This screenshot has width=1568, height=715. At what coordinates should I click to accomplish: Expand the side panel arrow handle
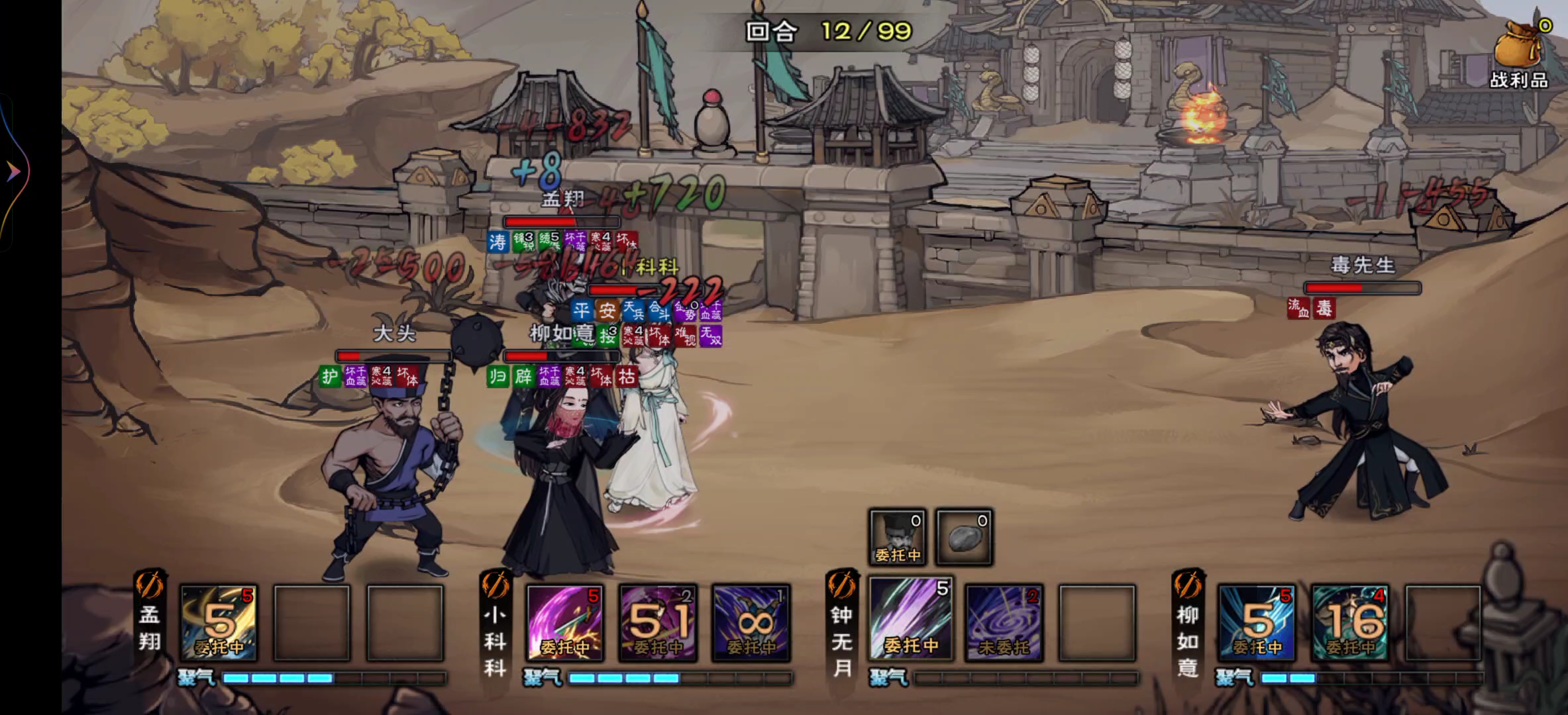(13, 173)
